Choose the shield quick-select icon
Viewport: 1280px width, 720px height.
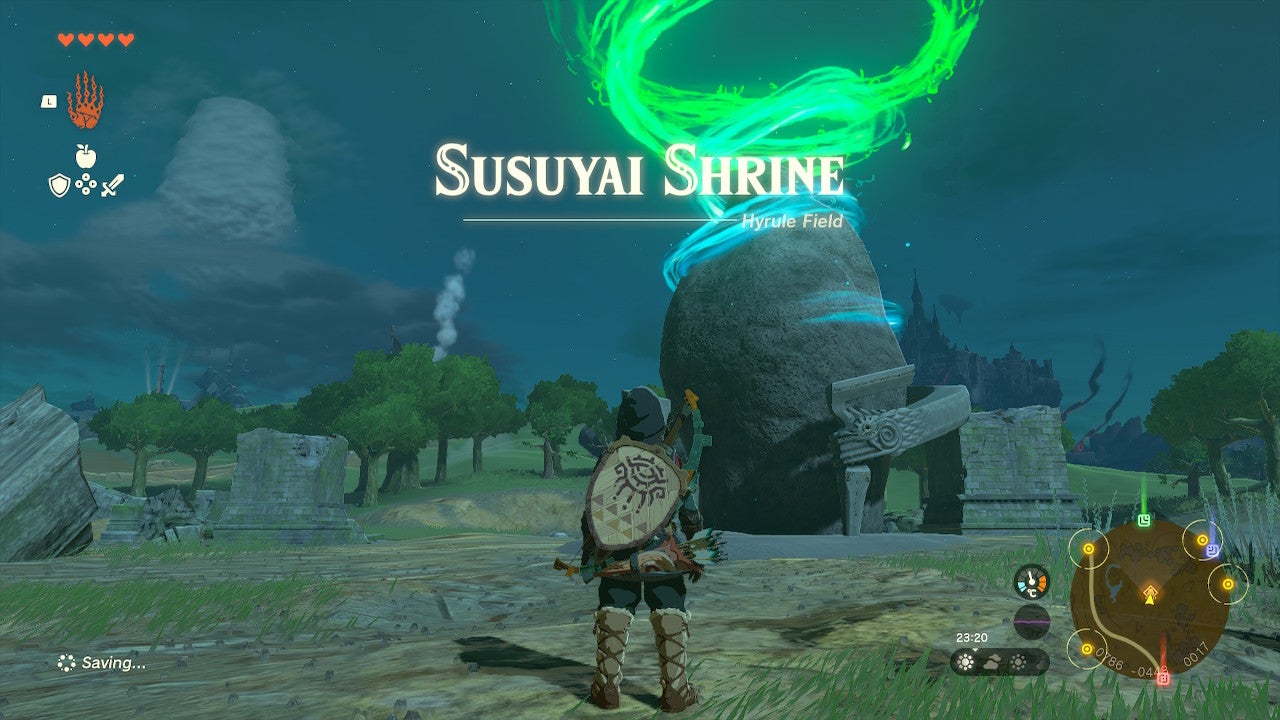coord(59,185)
